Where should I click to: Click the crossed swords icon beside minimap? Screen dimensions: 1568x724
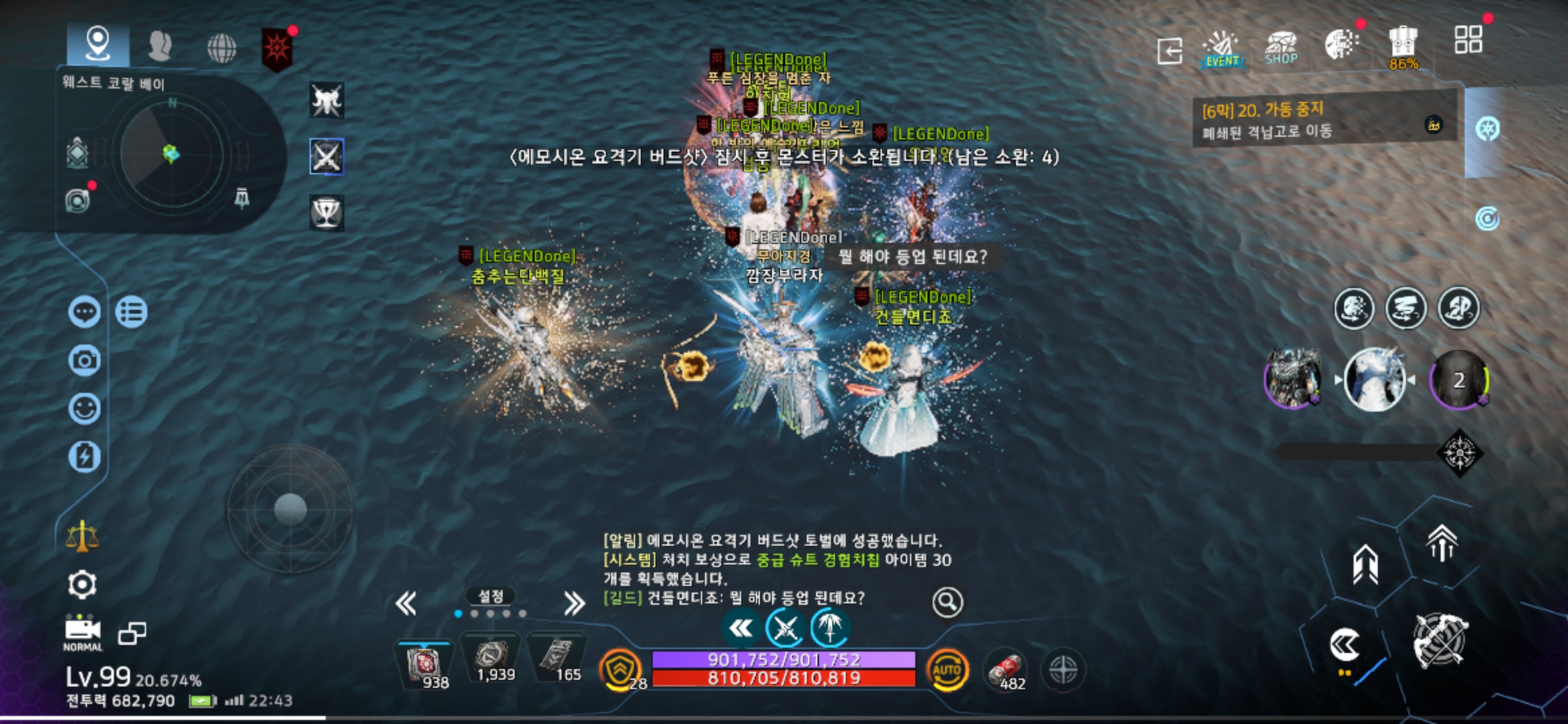(326, 157)
